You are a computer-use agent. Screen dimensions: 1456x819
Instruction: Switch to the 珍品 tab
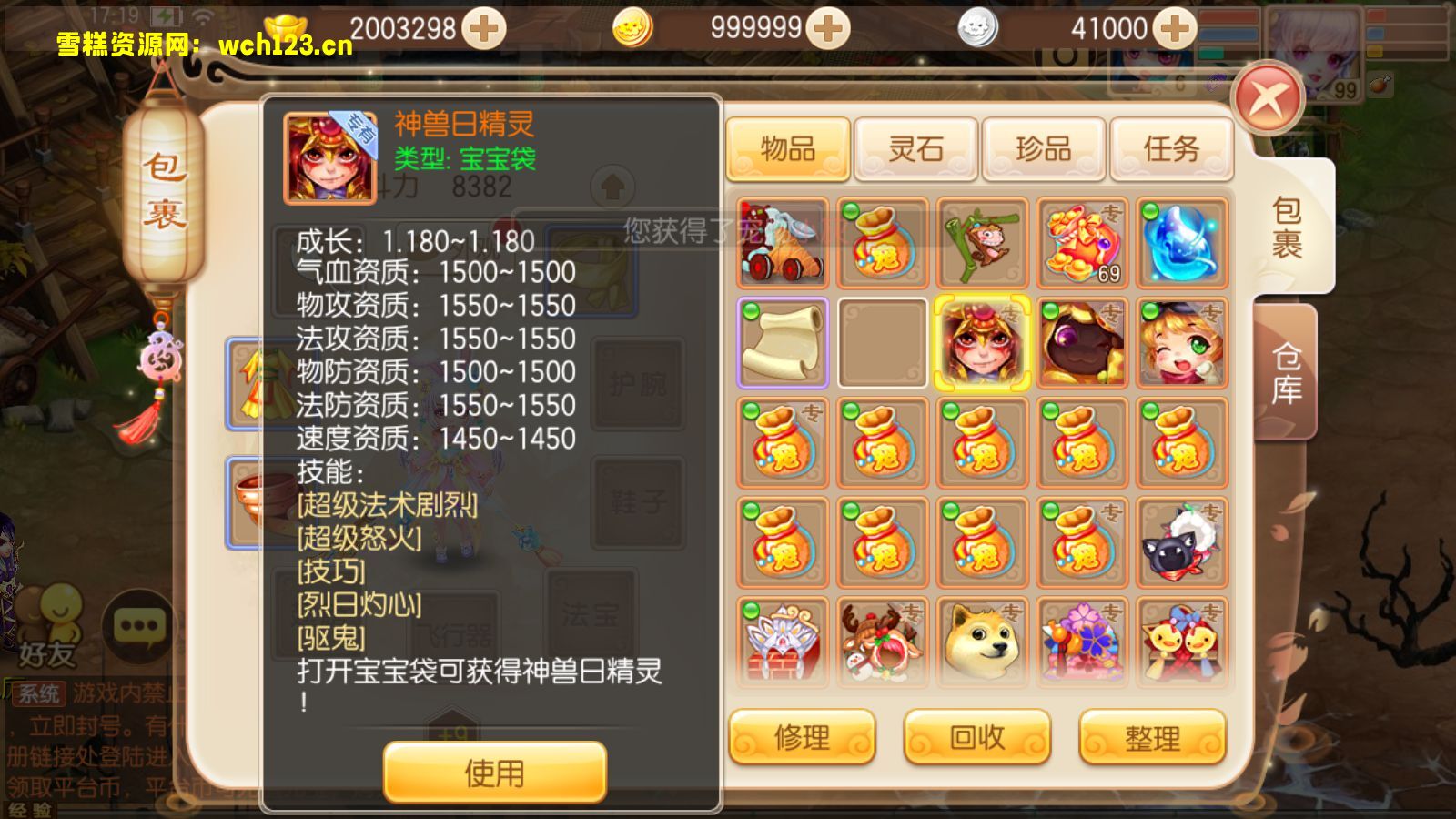click(1043, 149)
